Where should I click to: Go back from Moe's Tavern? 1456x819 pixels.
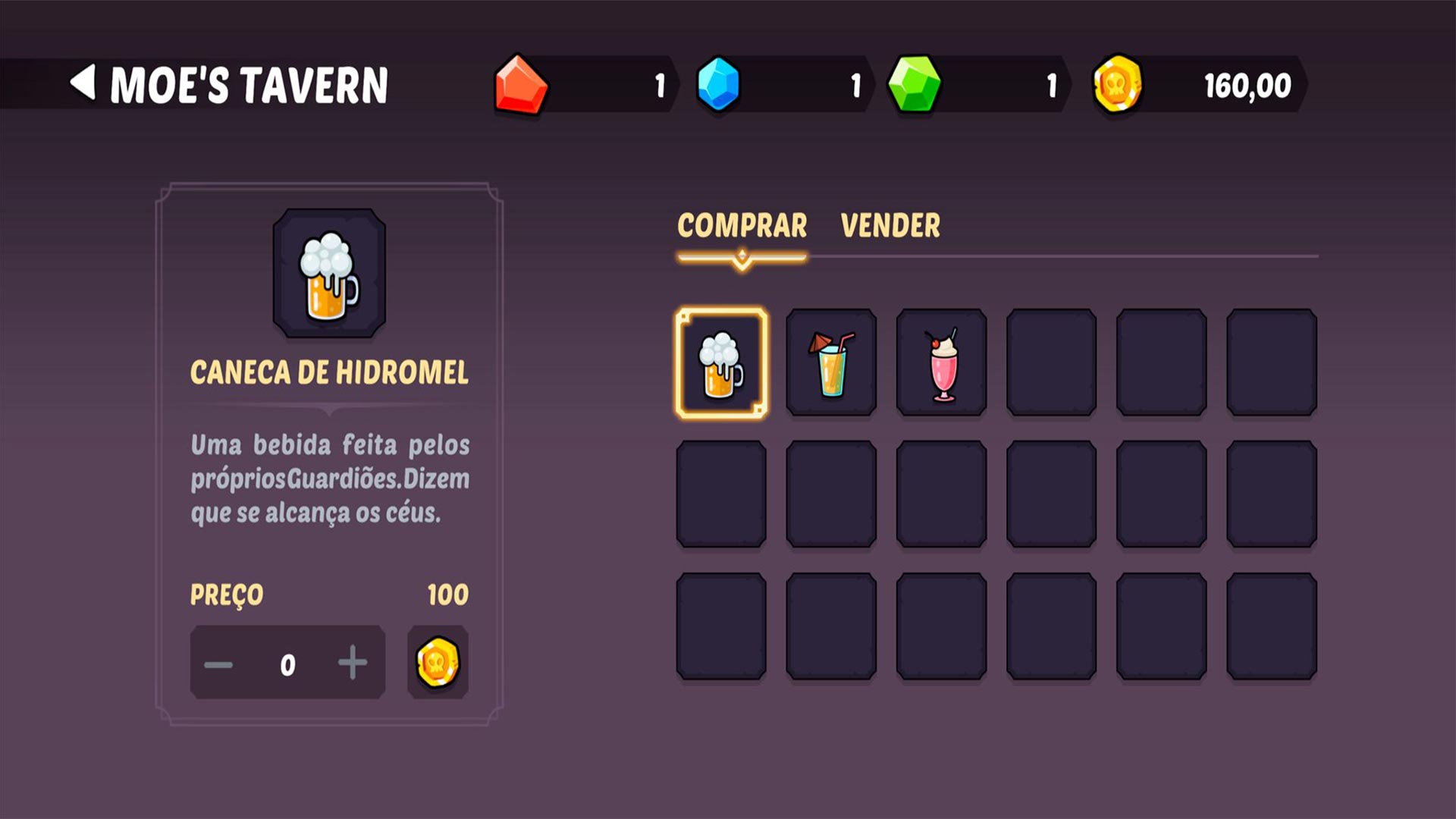click(x=83, y=83)
